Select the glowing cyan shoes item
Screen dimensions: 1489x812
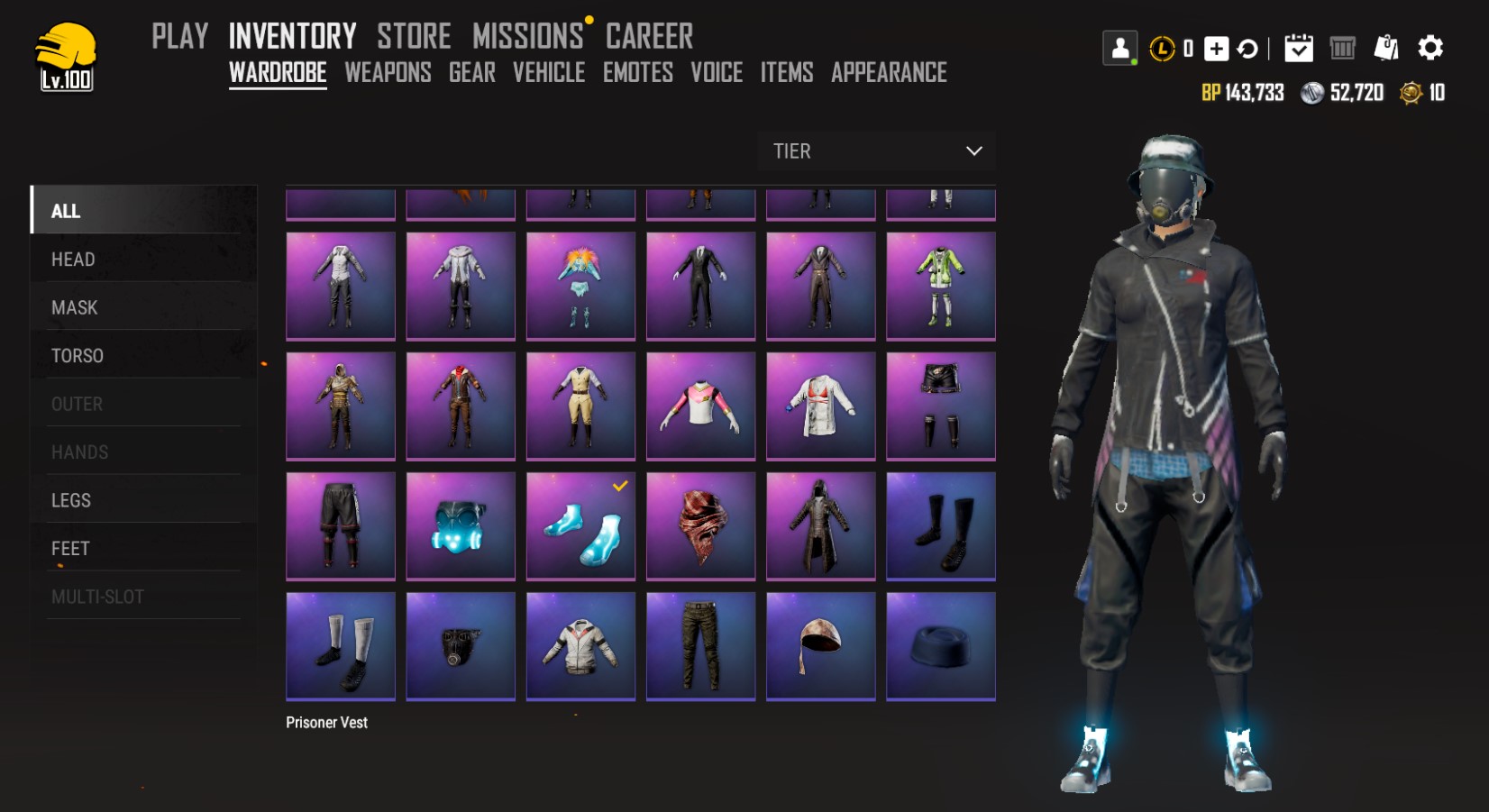(580, 525)
